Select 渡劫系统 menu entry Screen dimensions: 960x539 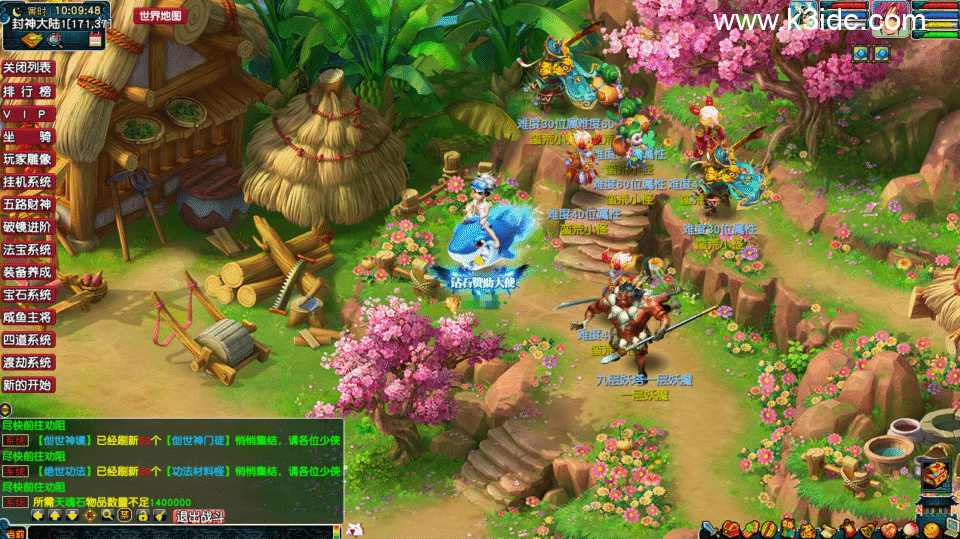point(27,362)
